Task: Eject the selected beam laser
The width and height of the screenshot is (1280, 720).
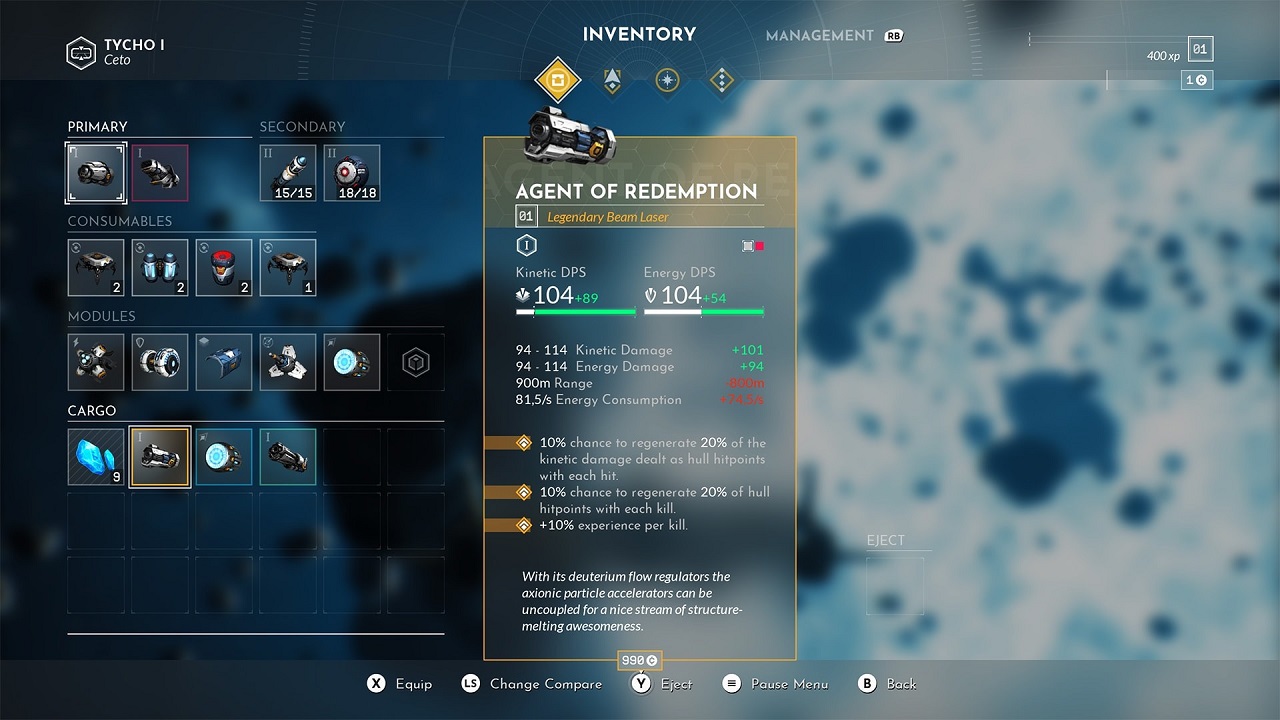Action: [x=664, y=684]
